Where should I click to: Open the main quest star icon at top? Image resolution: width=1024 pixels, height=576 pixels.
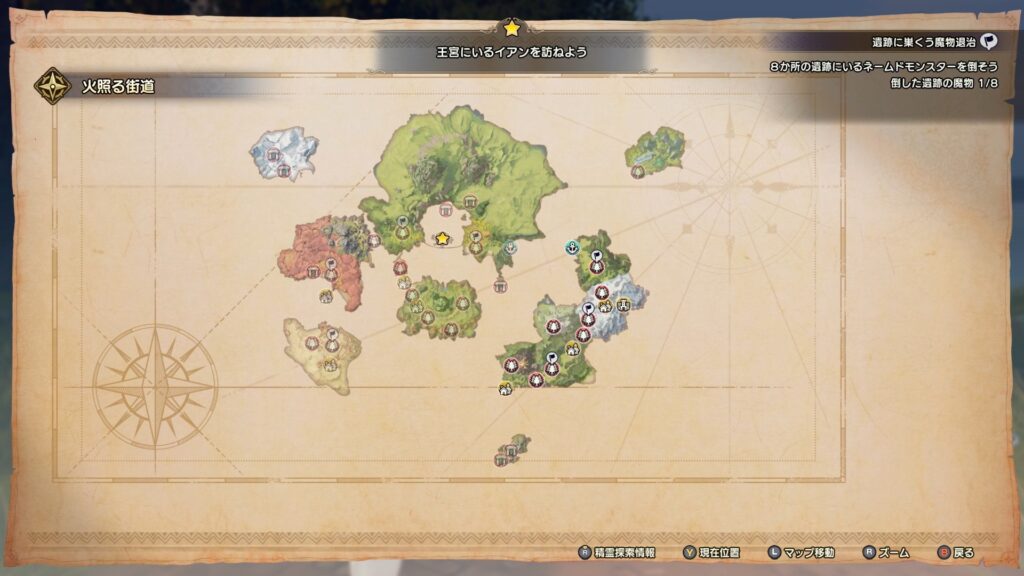512,28
